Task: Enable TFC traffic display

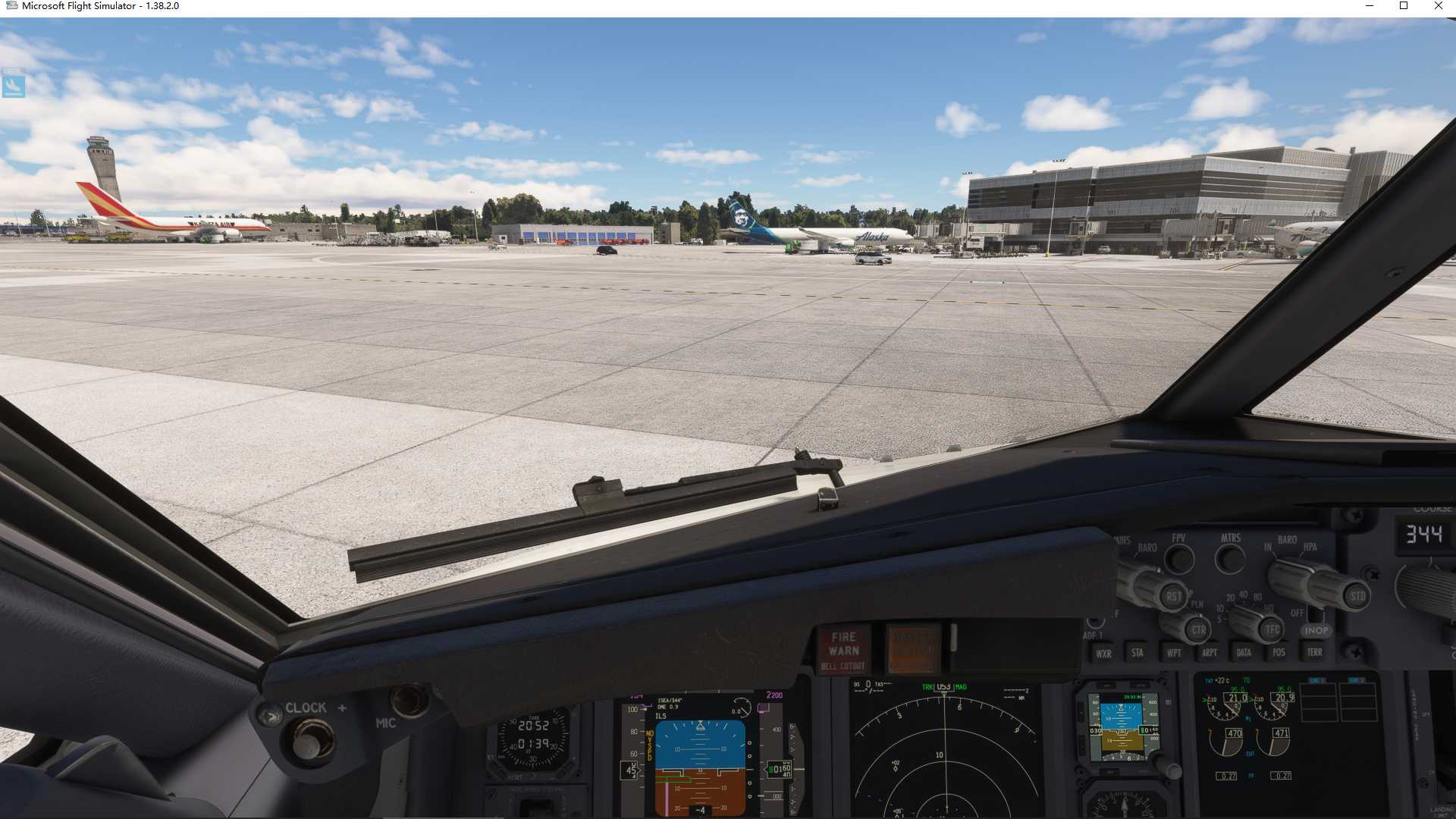Action: (1272, 628)
